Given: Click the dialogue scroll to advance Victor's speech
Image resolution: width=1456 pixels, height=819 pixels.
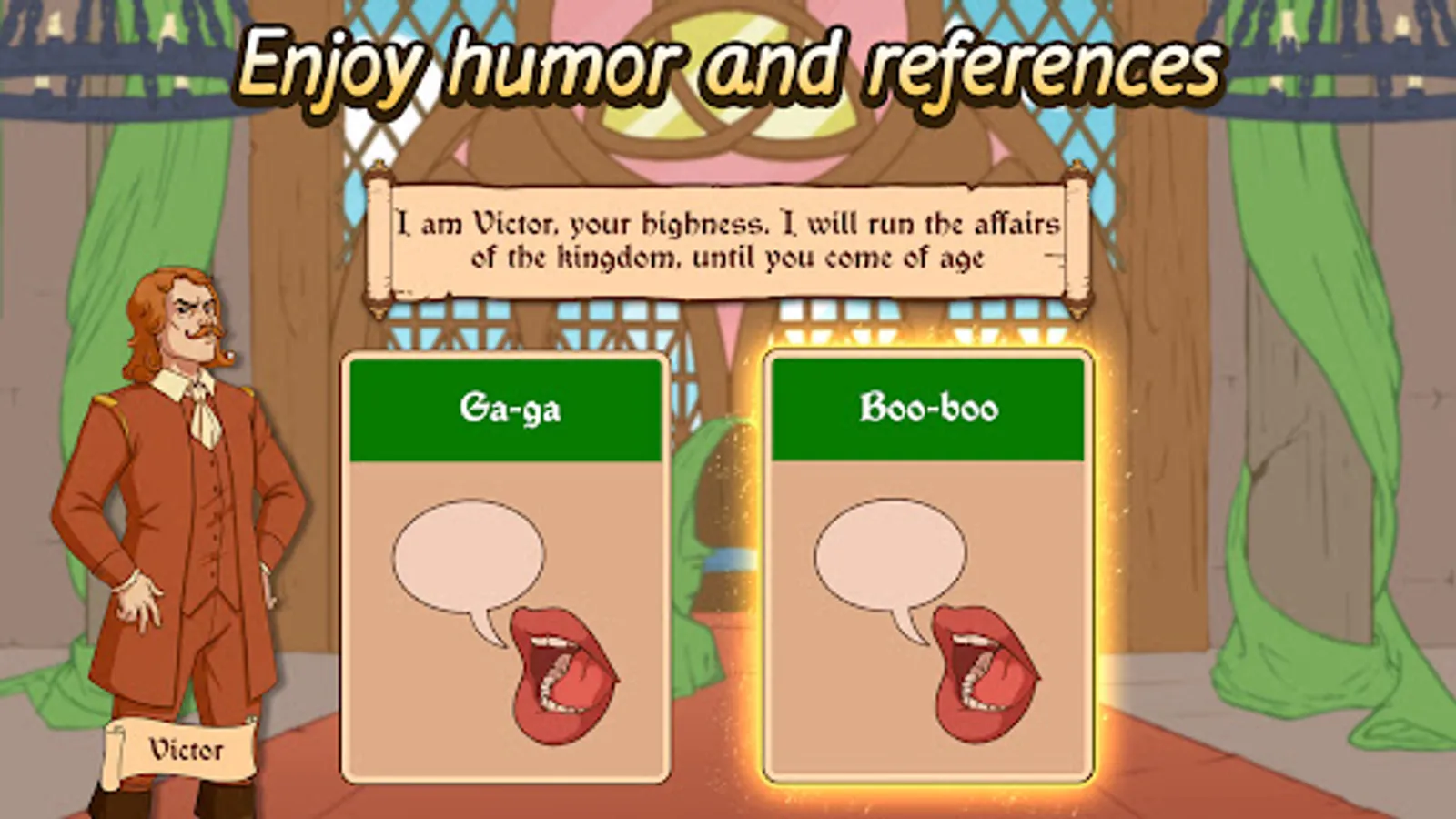Looking at the screenshot, I should tap(728, 238).
